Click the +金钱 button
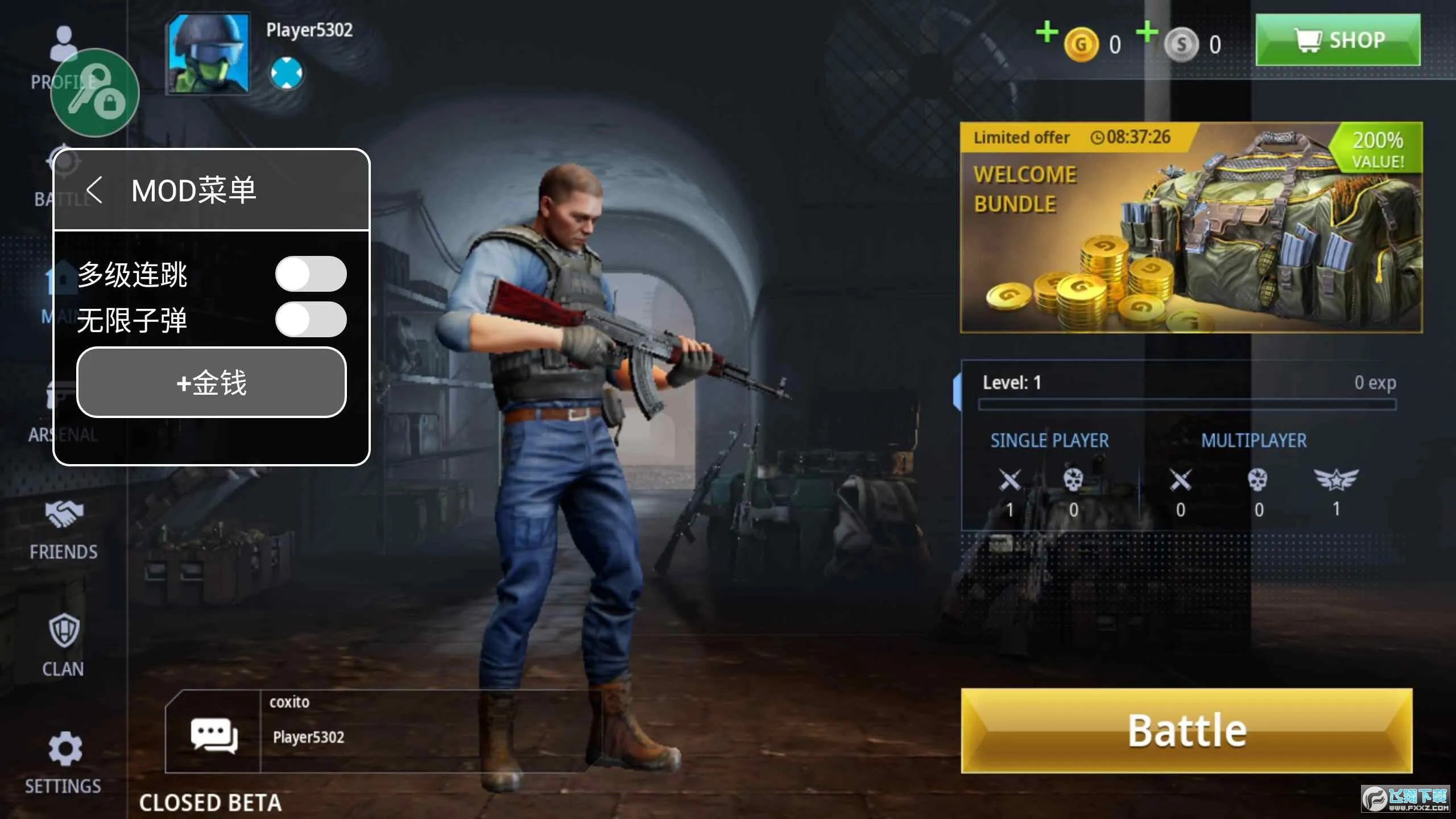This screenshot has width=1456, height=819. pos(211,382)
